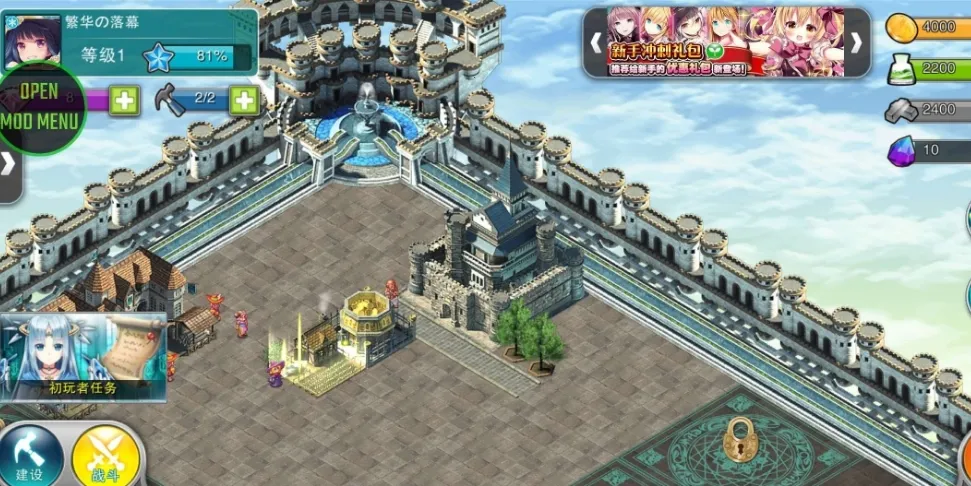Start battle with the 战斗 button
This screenshot has height=486, width=971.
click(104, 458)
